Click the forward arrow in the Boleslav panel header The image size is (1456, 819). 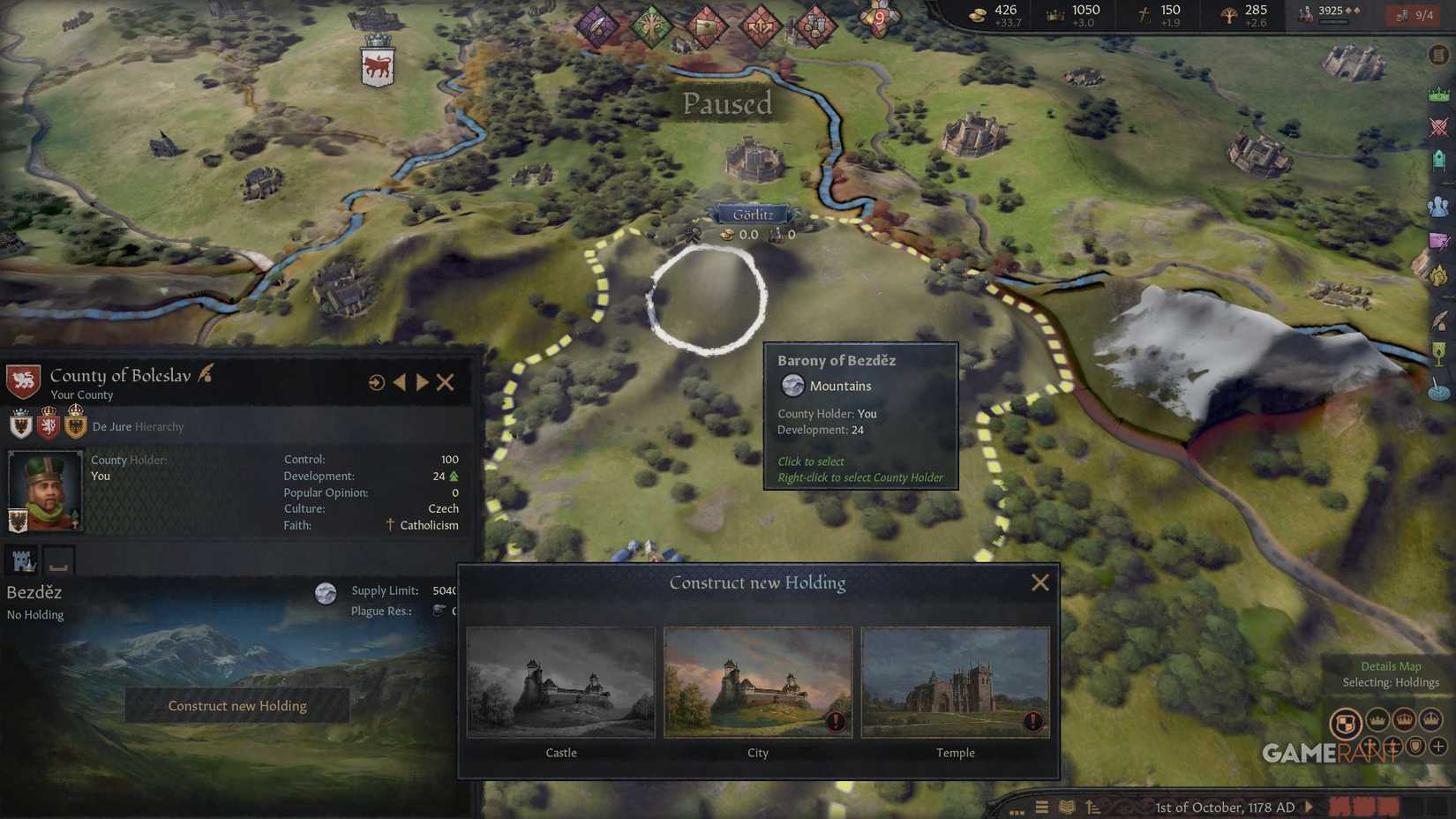coord(423,382)
